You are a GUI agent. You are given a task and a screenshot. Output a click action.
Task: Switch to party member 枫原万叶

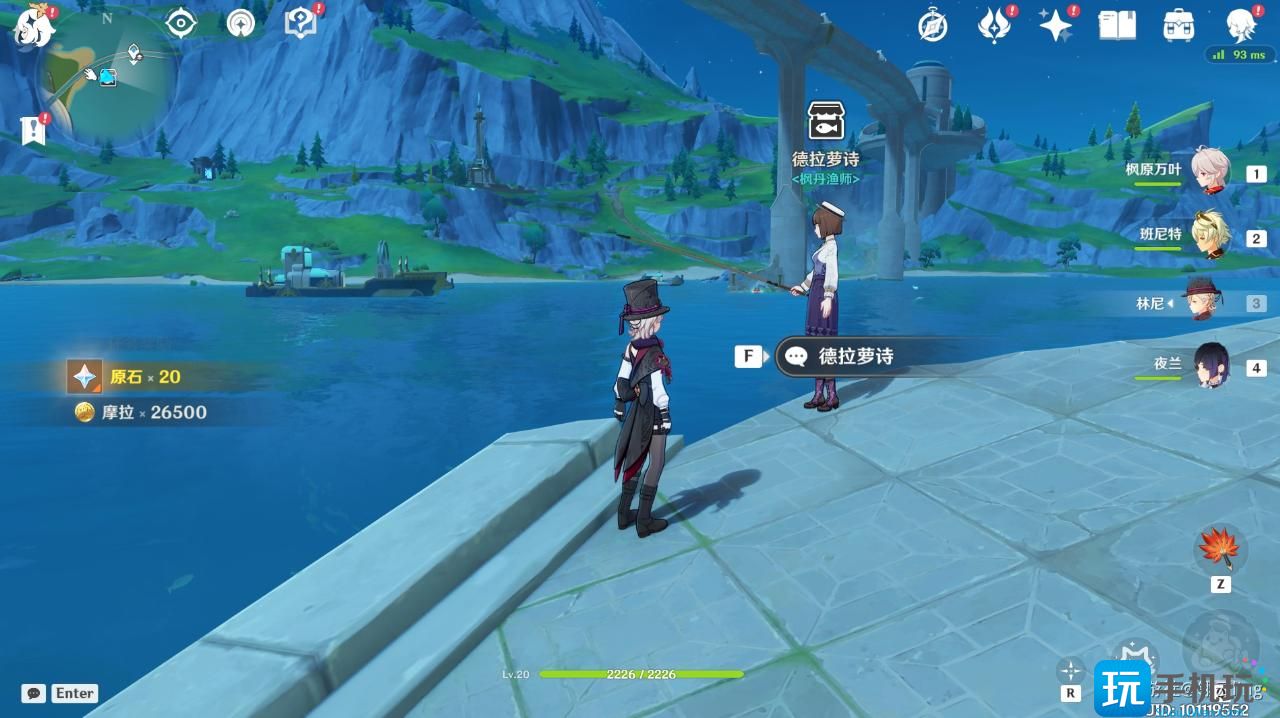click(1209, 172)
